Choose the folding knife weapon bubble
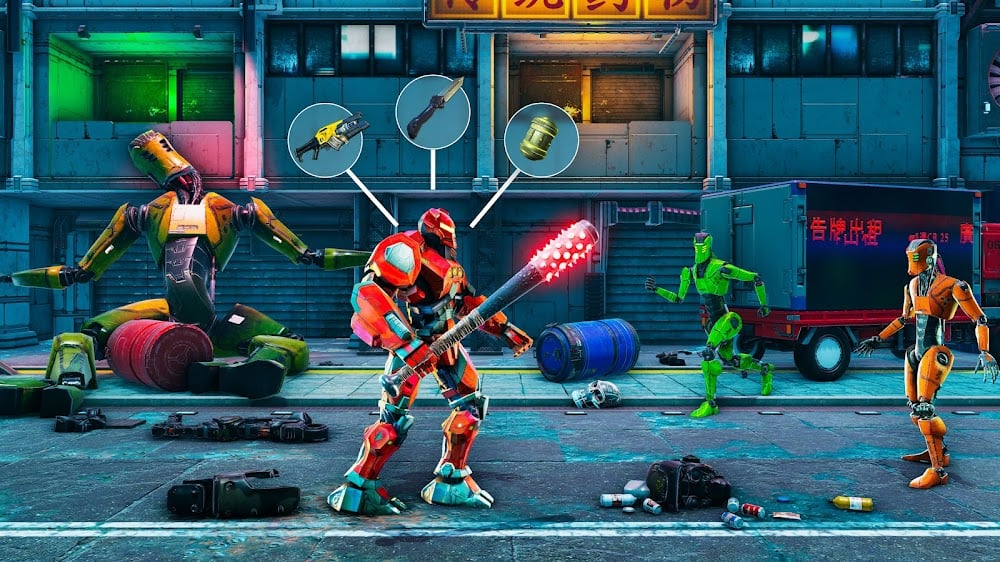 [x=433, y=111]
